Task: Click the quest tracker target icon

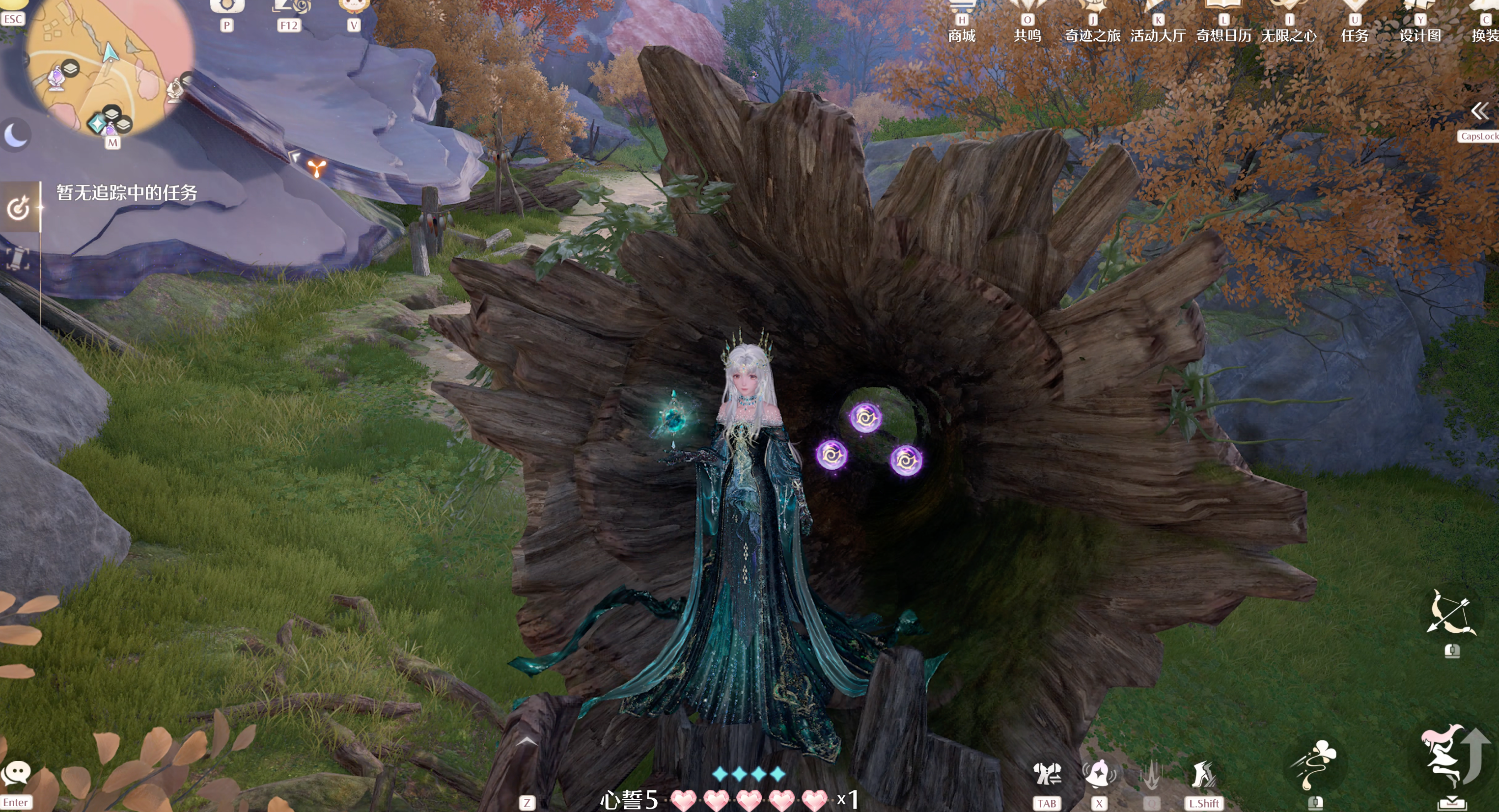Action: click(x=19, y=207)
